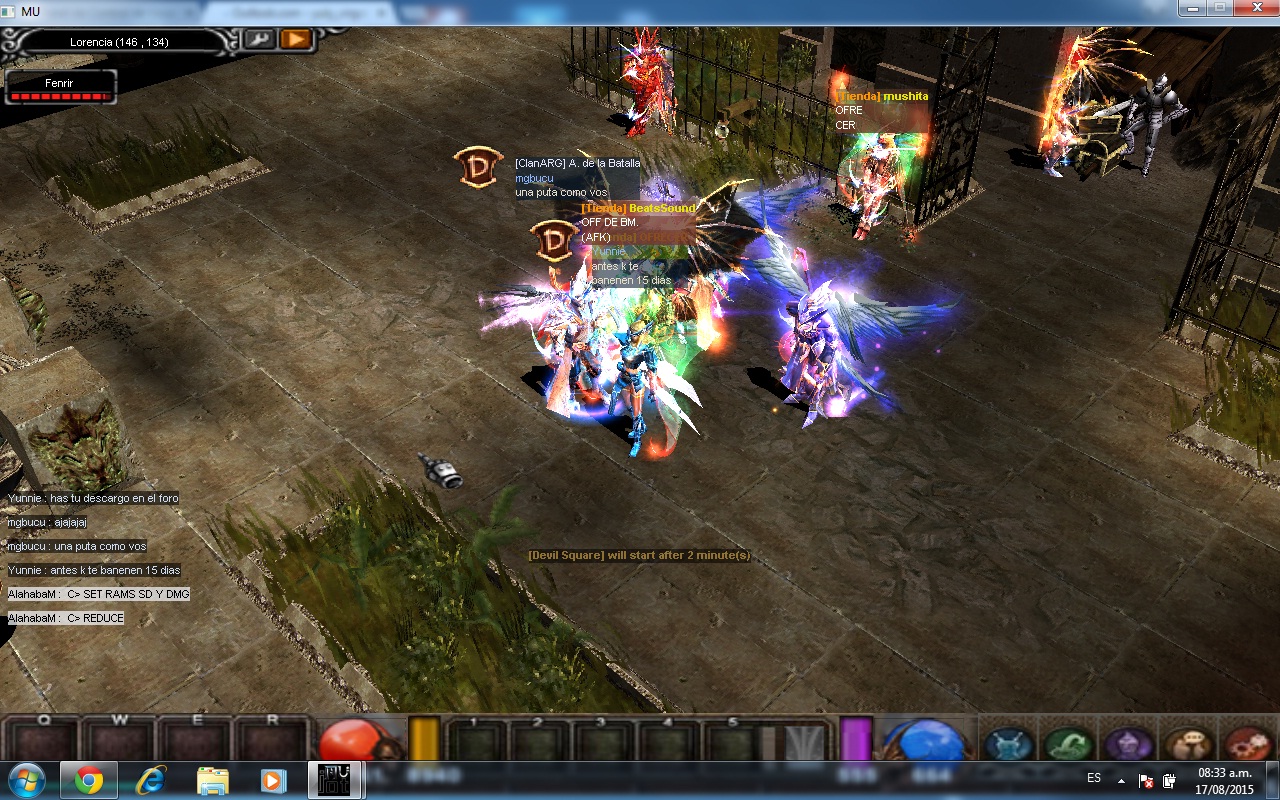Select the active skill slot icon
Viewport: 1280px width, 800px height.
[804, 743]
